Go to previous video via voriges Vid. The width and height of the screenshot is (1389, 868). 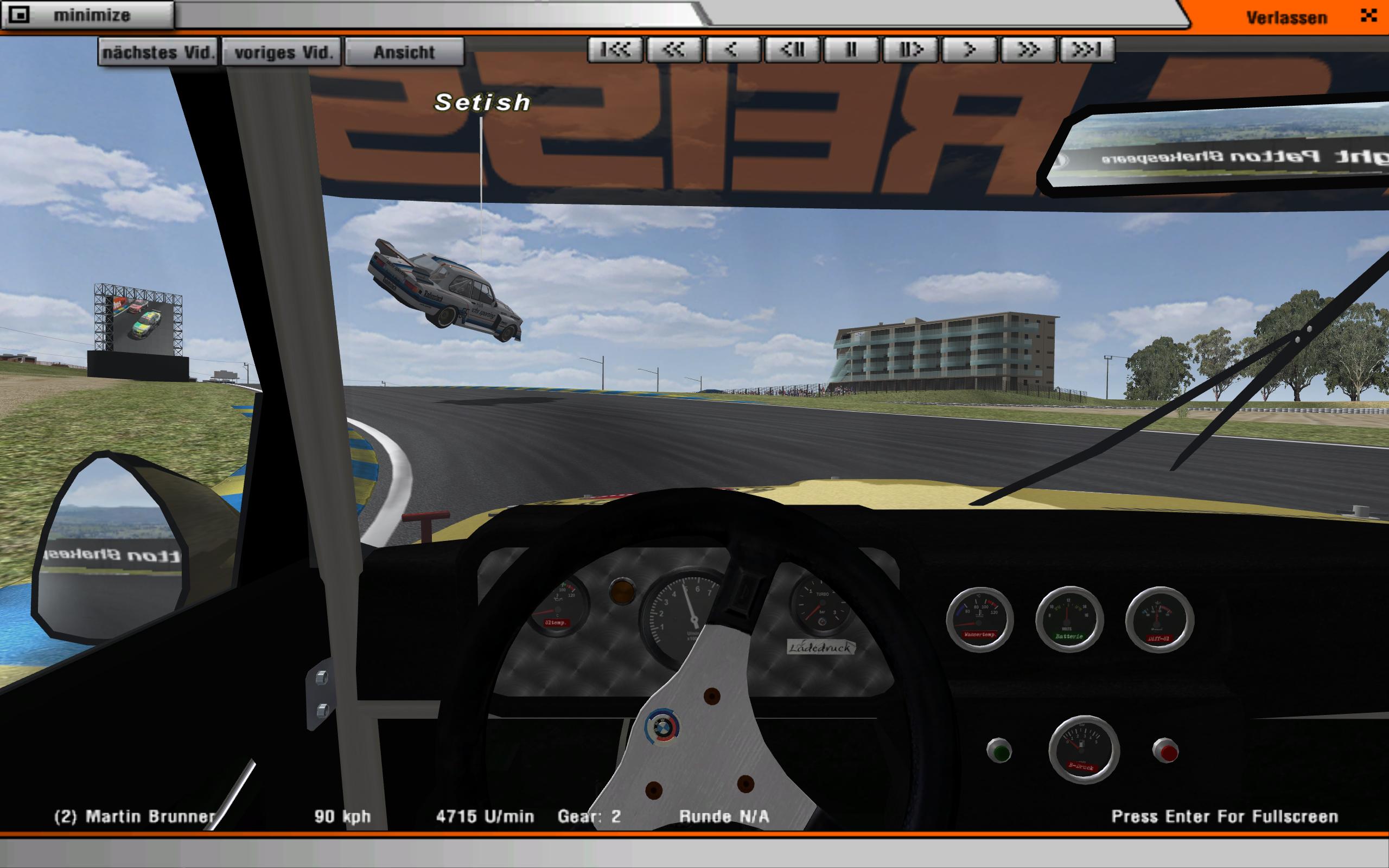point(282,52)
